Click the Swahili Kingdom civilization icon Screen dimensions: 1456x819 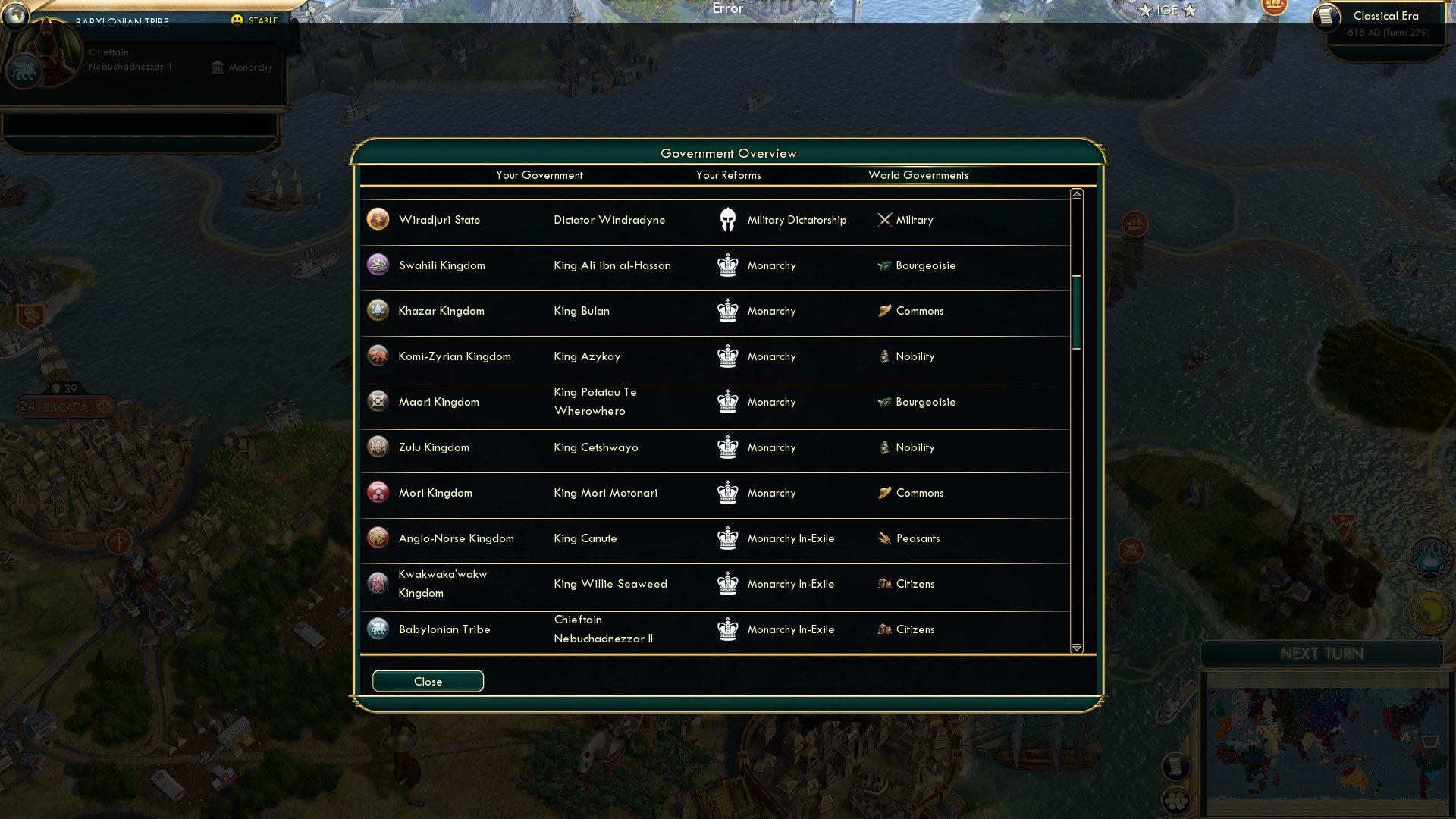click(x=377, y=265)
